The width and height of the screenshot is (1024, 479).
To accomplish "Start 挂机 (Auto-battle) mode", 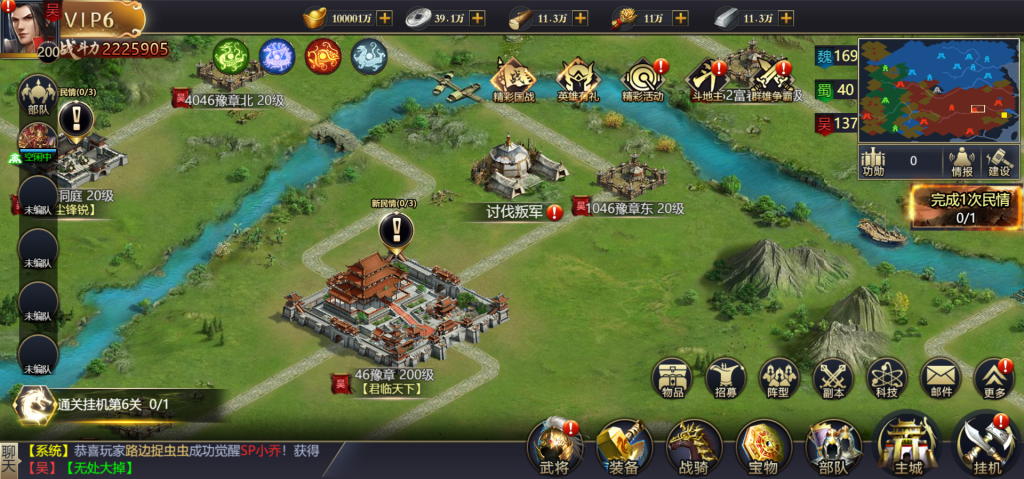I will point(985,444).
